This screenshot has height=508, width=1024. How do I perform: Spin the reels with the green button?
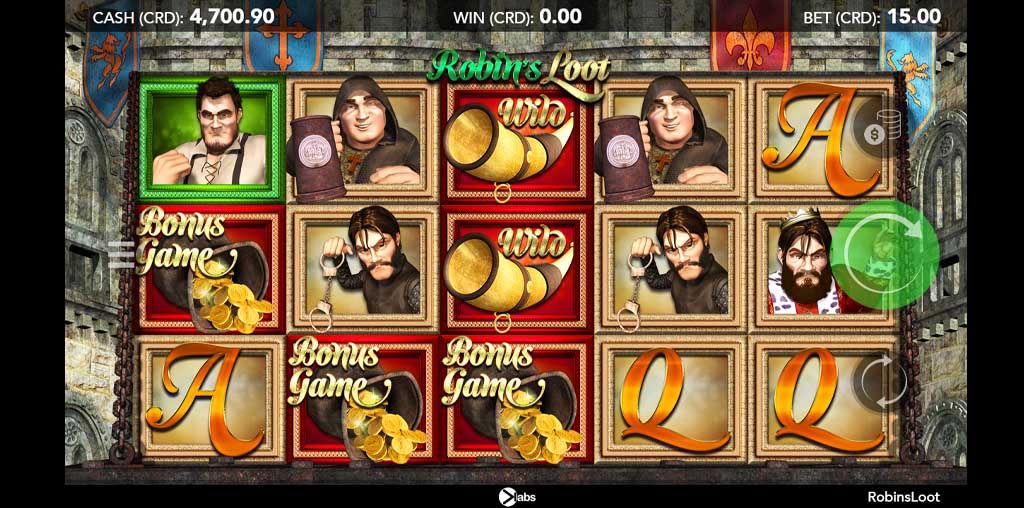(884, 254)
